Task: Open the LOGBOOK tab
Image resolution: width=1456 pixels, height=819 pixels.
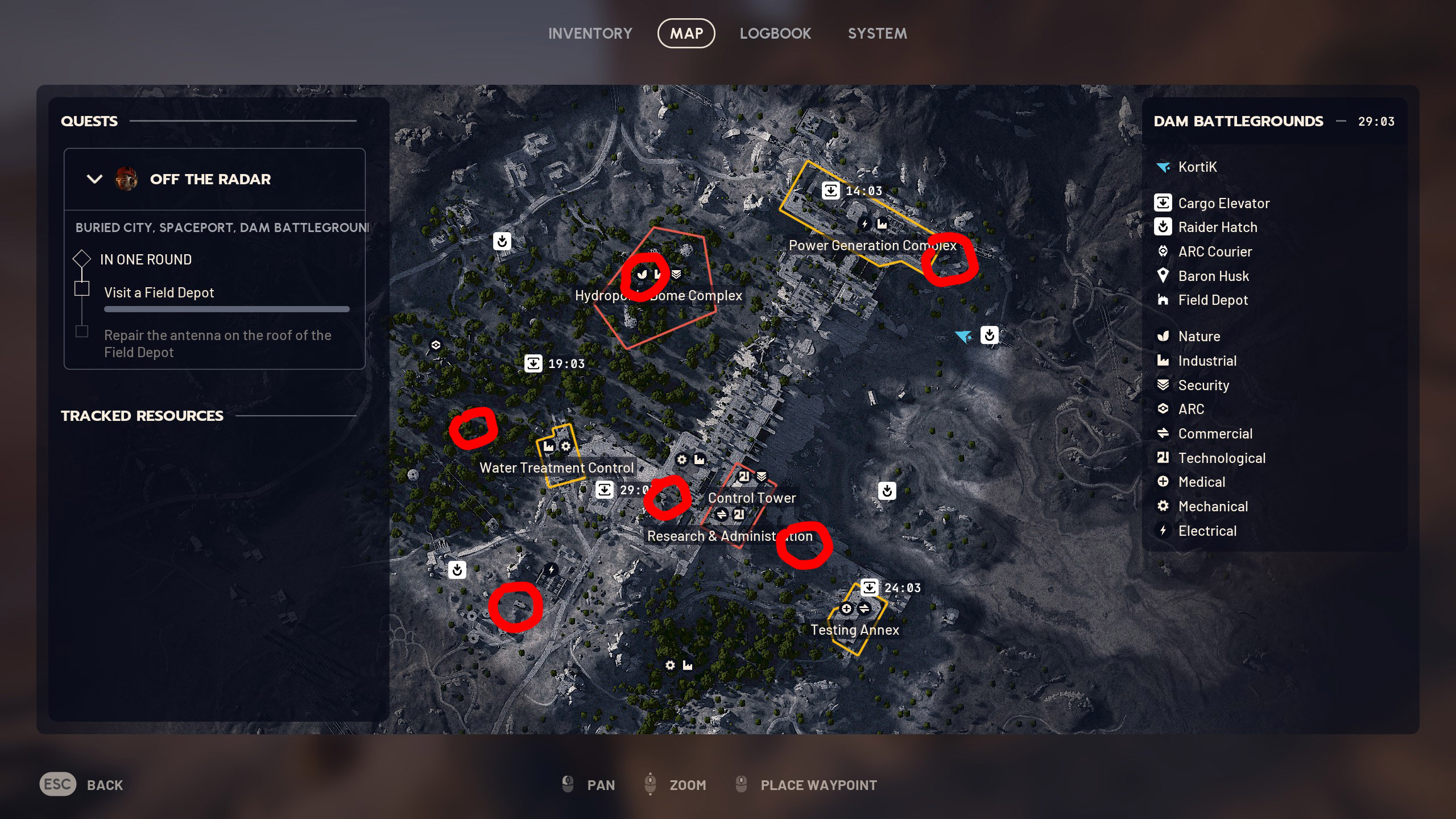Action: pyautogui.click(x=776, y=33)
